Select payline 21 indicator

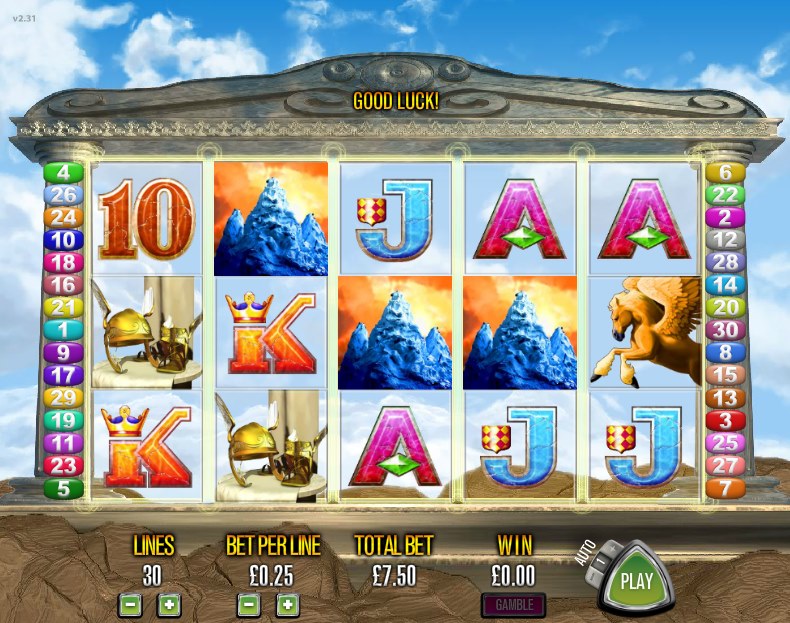(x=63, y=307)
